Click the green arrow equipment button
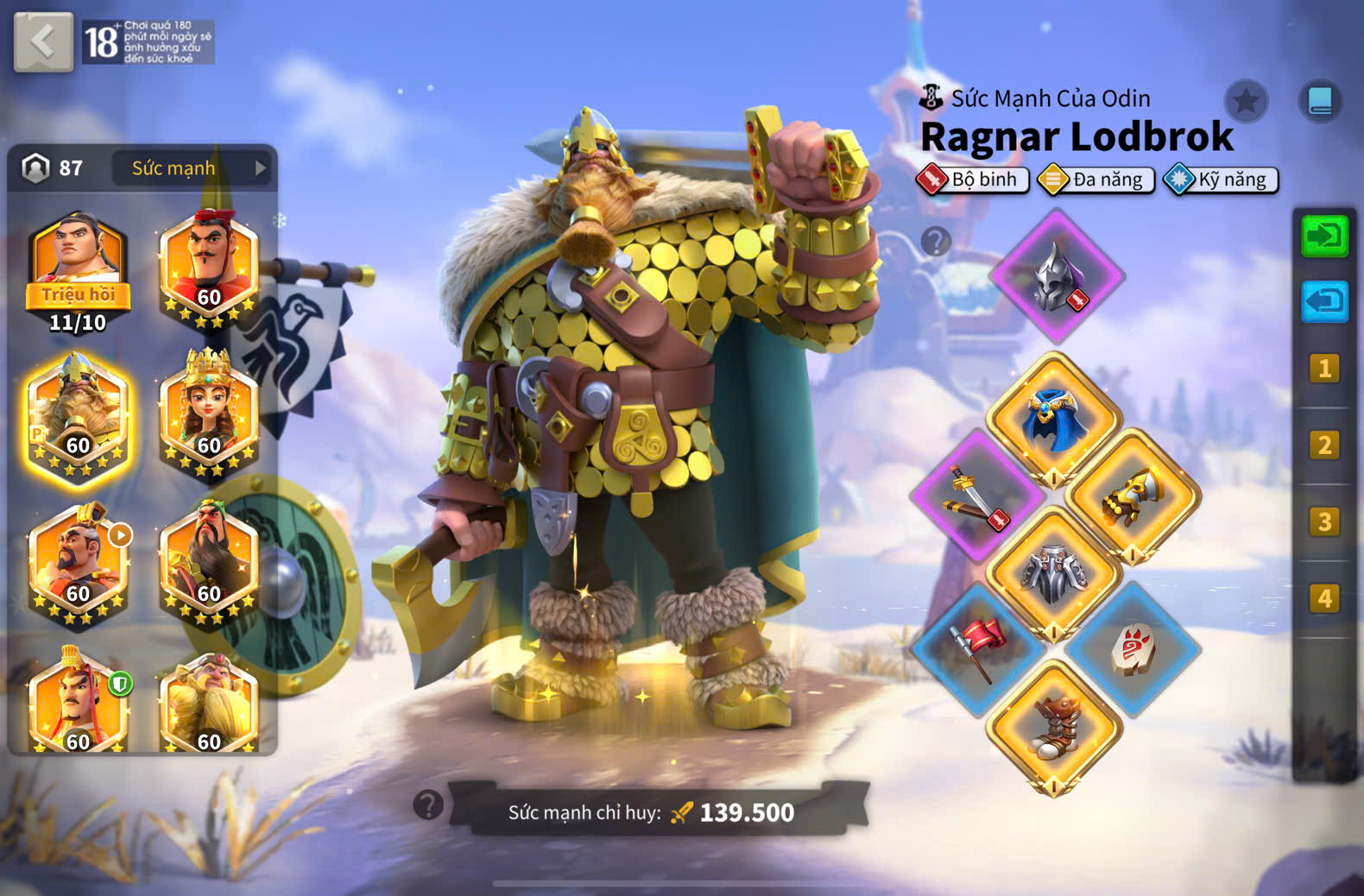 click(1324, 236)
